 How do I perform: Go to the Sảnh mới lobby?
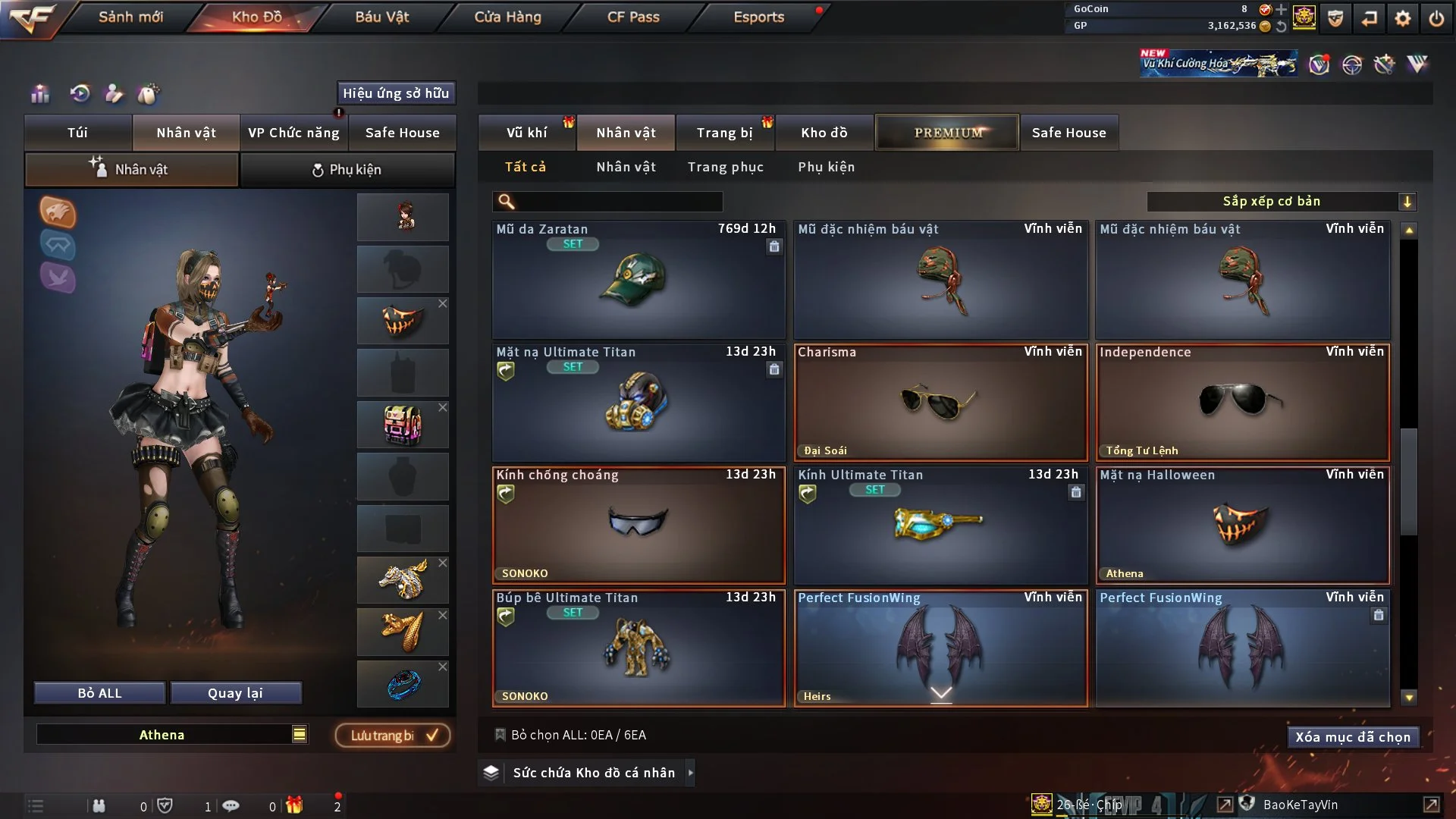[130, 17]
